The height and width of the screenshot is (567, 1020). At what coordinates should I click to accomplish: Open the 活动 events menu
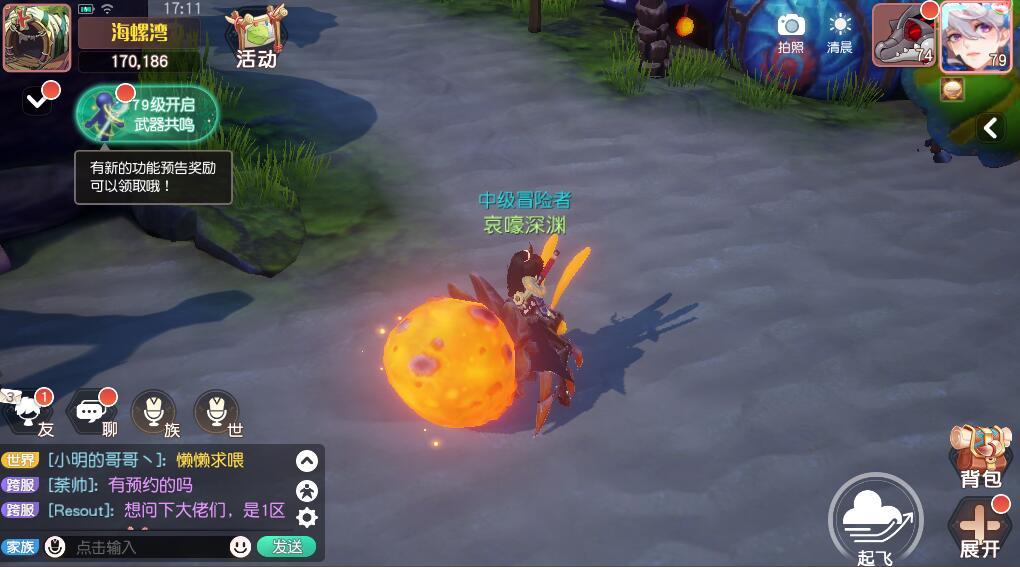pyautogui.click(x=256, y=39)
